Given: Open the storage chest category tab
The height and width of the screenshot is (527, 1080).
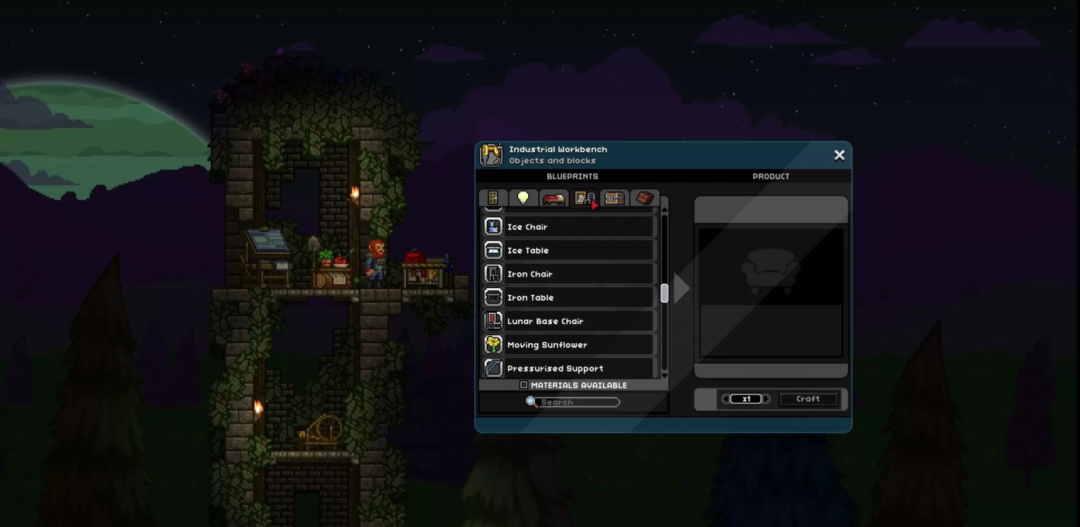Looking at the screenshot, I should point(614,198).
